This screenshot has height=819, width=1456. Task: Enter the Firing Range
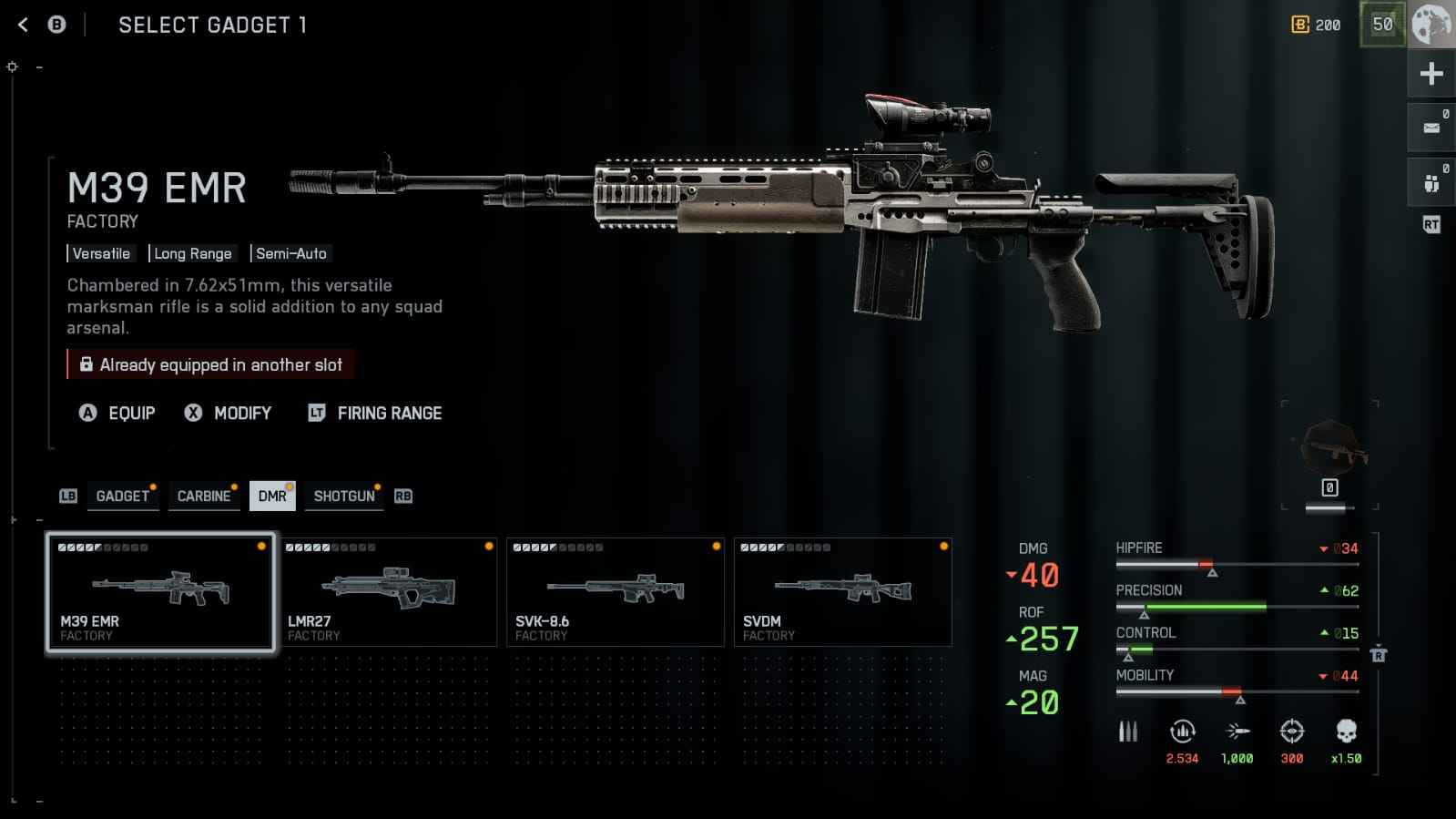tap(375, 414)
